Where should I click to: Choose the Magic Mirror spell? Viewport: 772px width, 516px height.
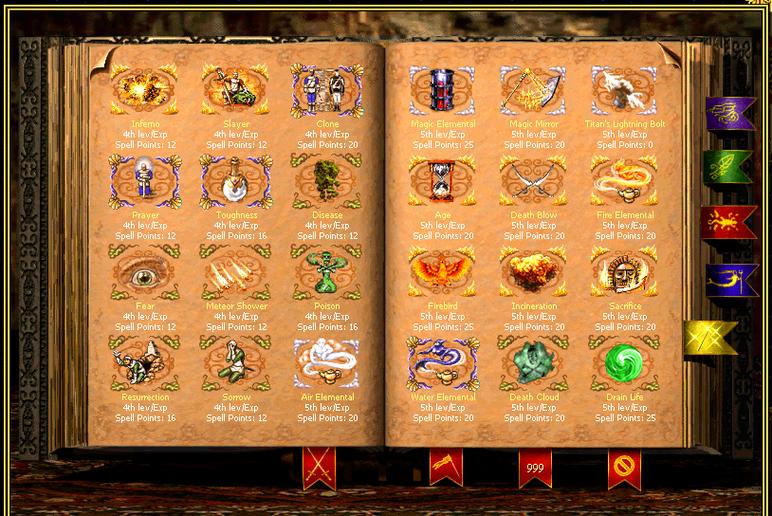[x=533, y=91]
